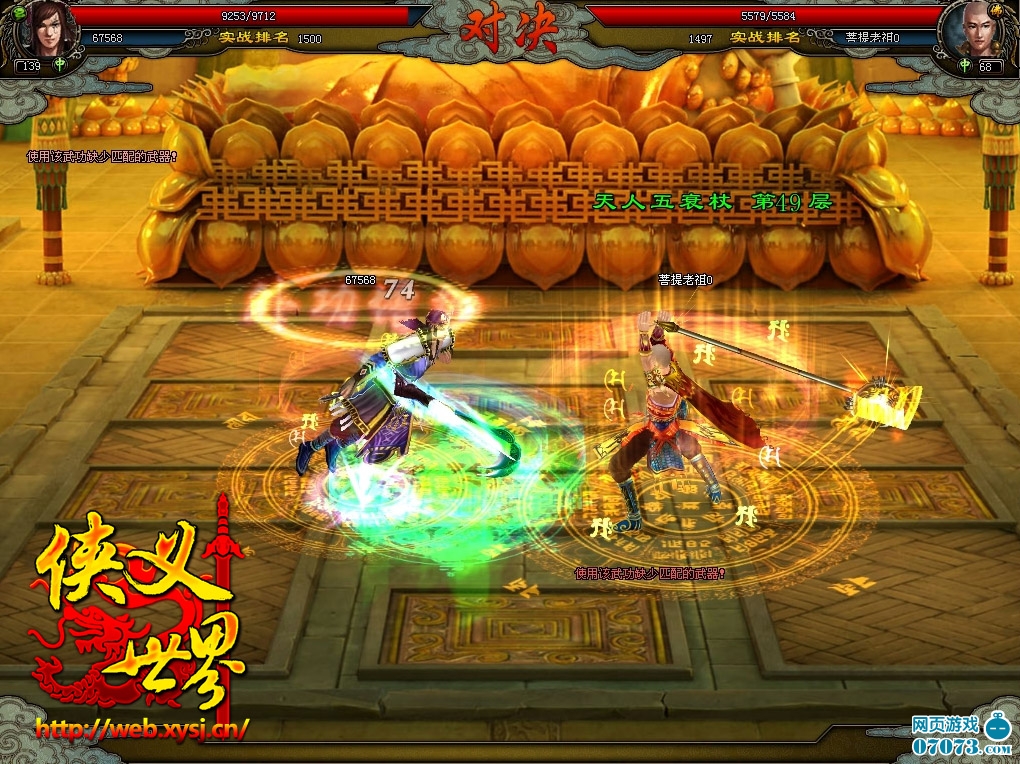Click the 07073.com watermark logo

coord(960,735)
